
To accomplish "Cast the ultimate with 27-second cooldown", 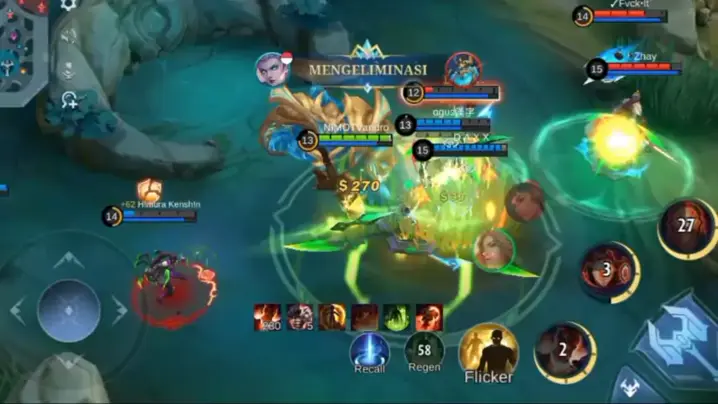I will coord(687,227).
